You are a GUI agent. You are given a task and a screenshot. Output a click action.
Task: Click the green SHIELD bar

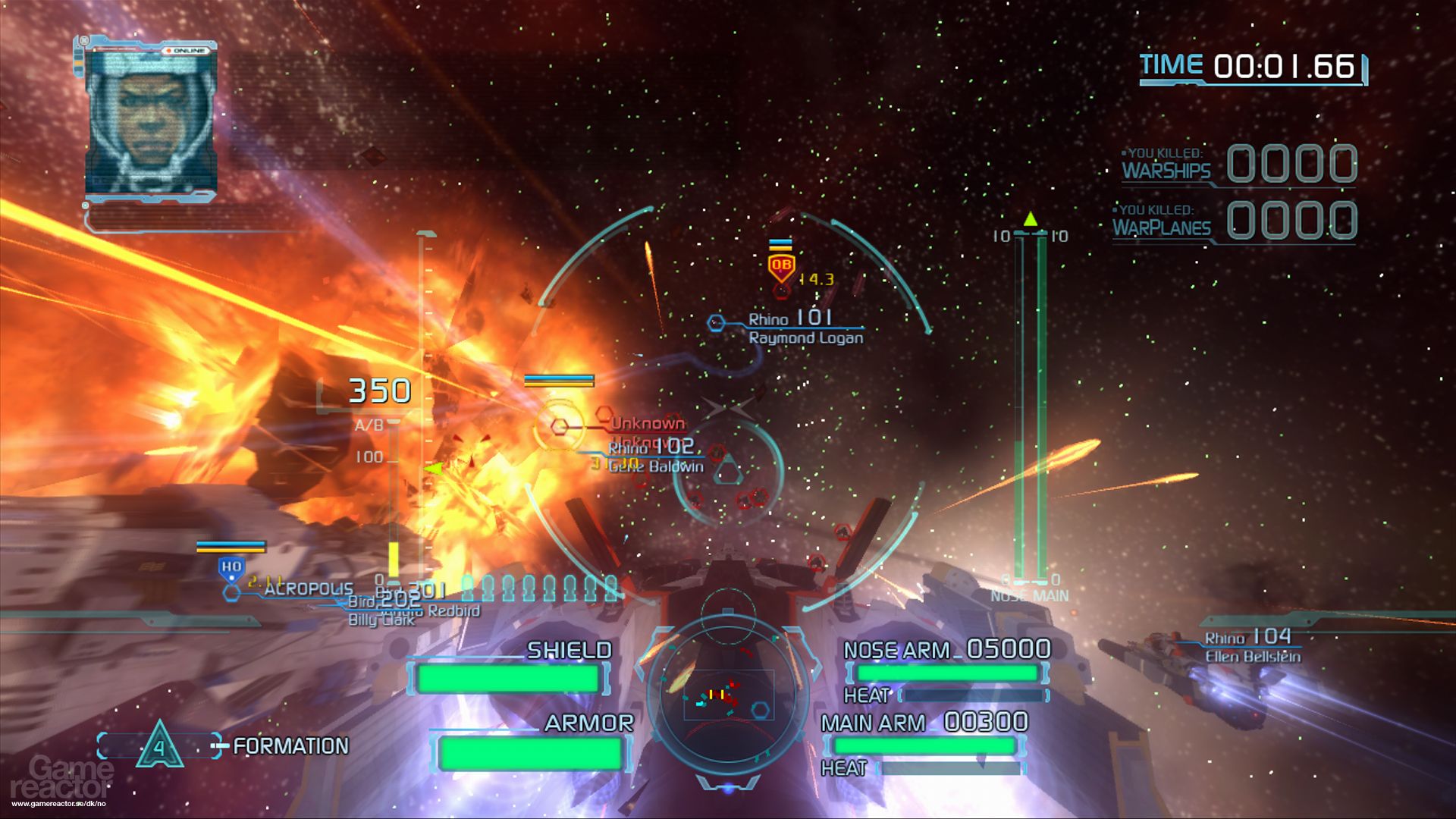(x=507, y=677)
